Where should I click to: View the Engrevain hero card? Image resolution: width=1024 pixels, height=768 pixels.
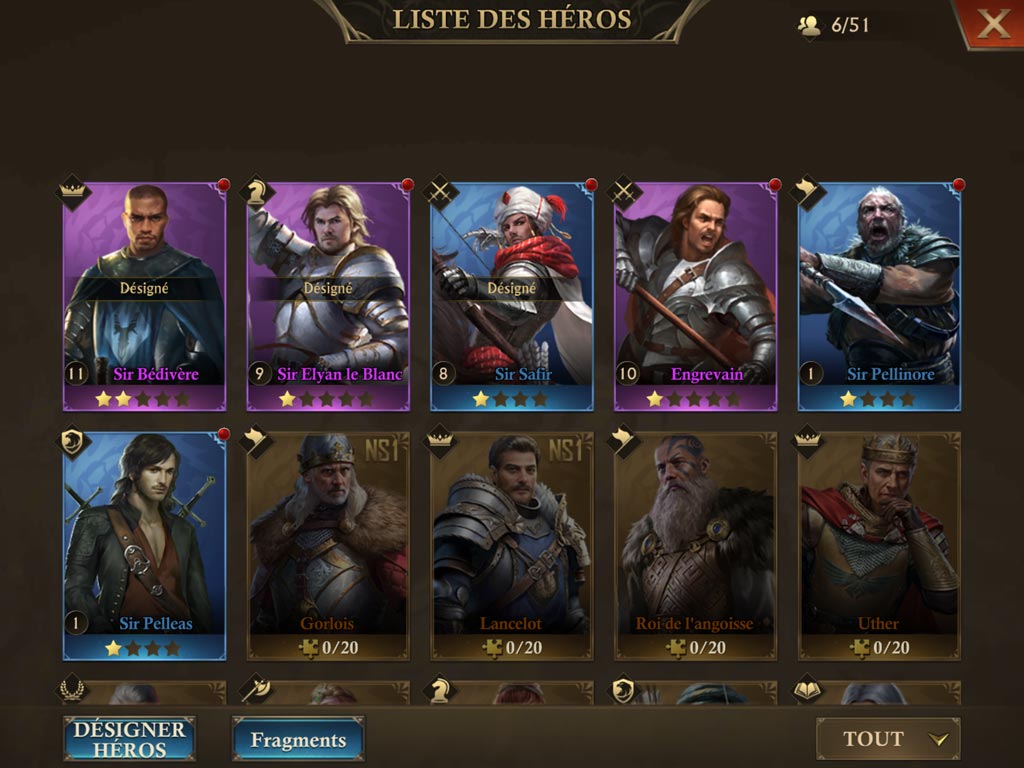click(x=696, y=295)
